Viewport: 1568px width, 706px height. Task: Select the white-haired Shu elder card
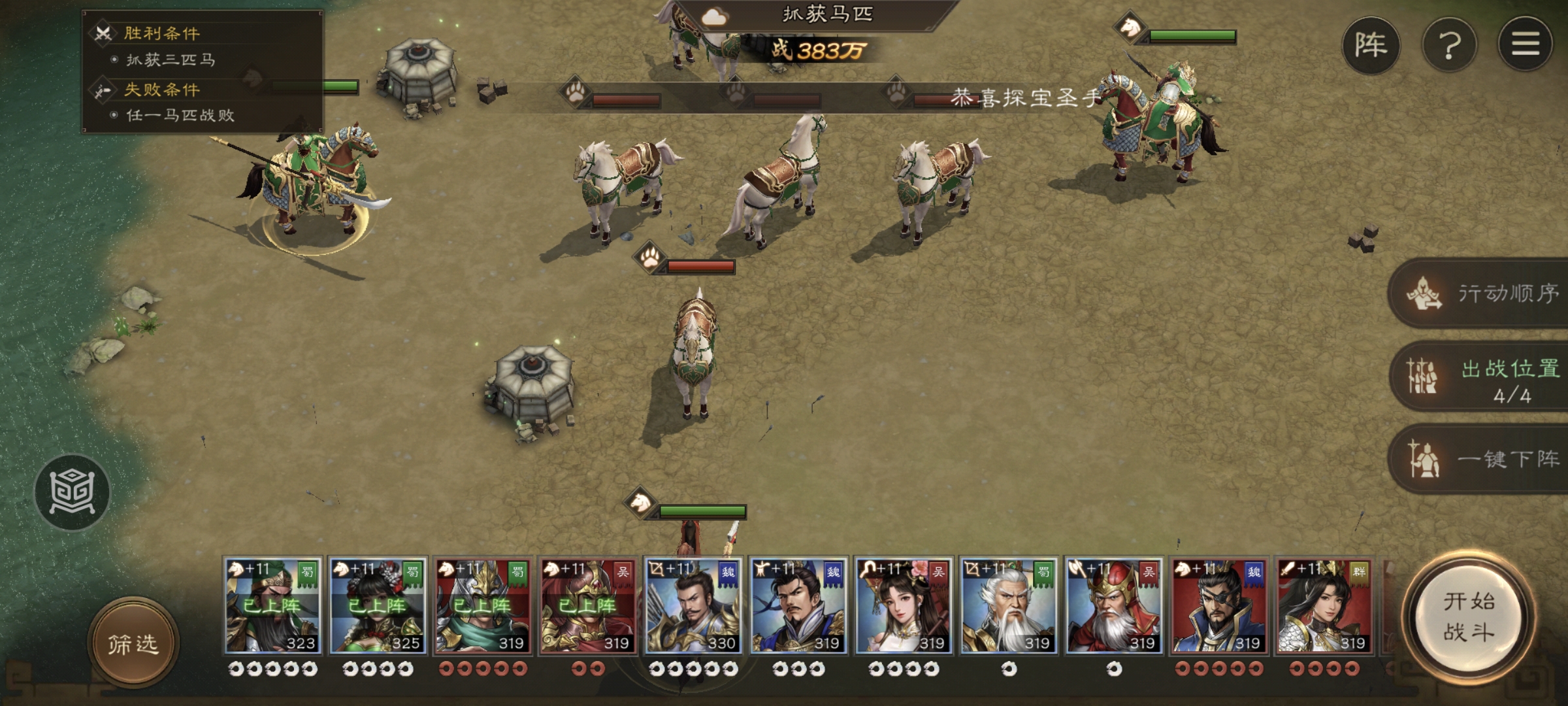point(1009,606)
